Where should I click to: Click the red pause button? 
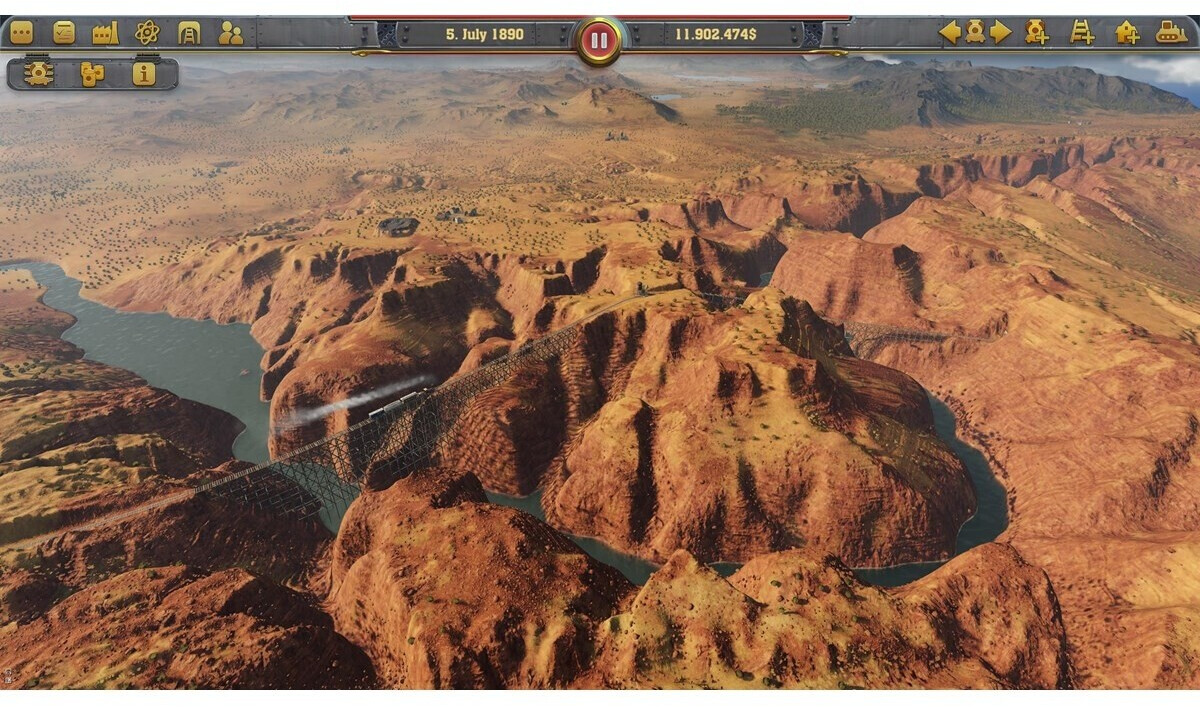(599, 41)
